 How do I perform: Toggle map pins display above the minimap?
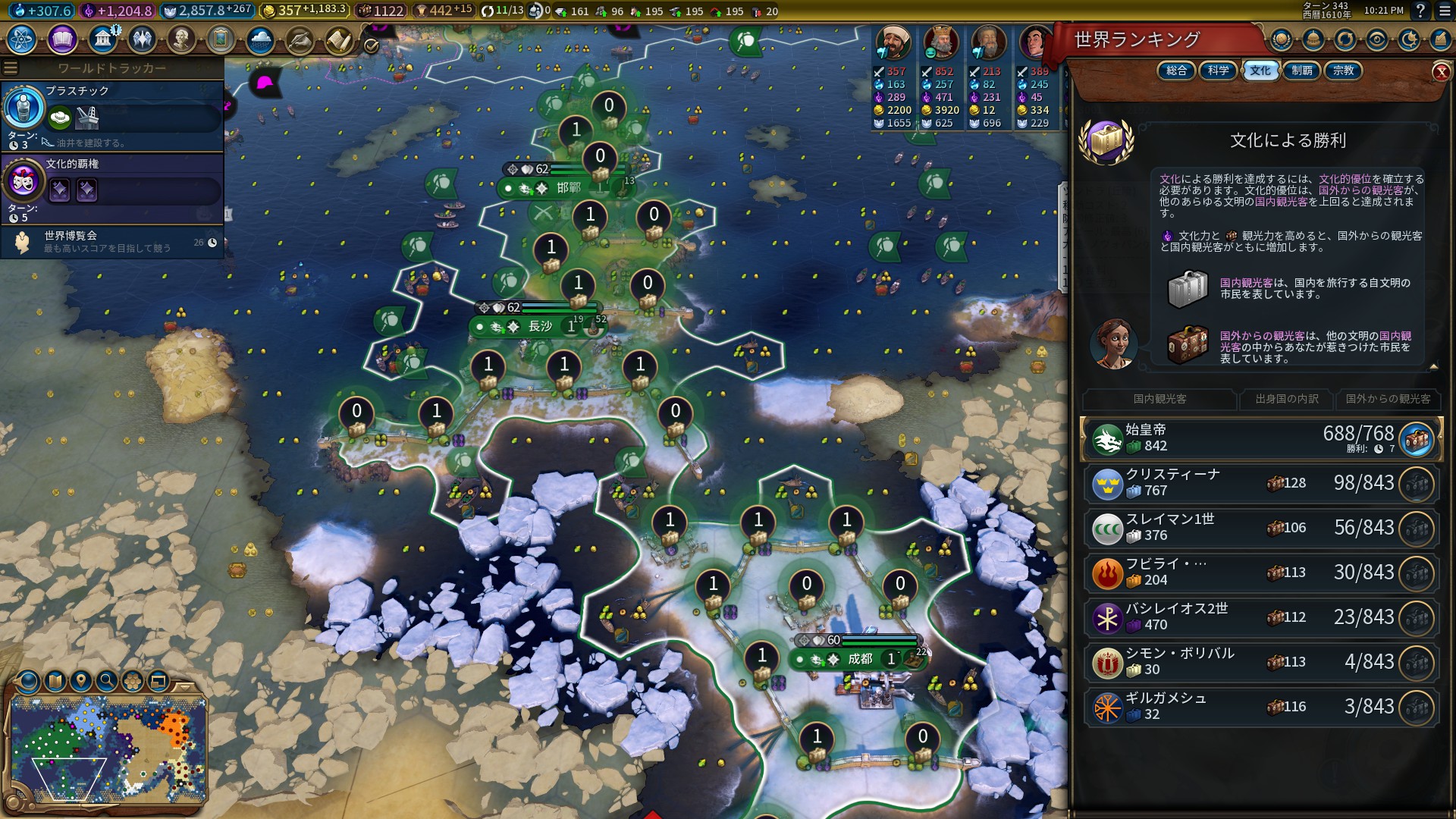[x=80, y=680]
